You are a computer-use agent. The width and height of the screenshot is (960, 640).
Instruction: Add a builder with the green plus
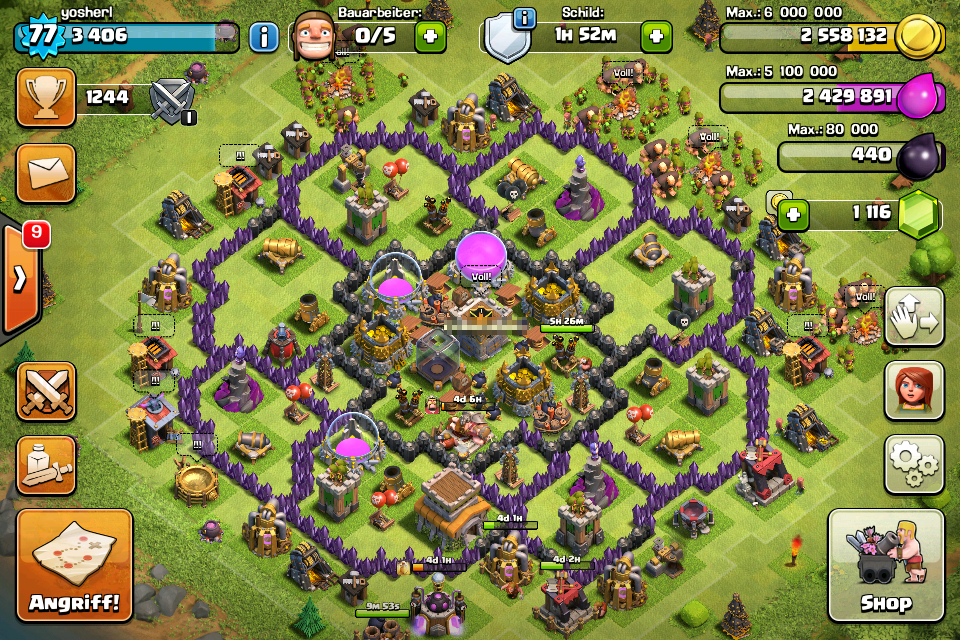(430, 37)
